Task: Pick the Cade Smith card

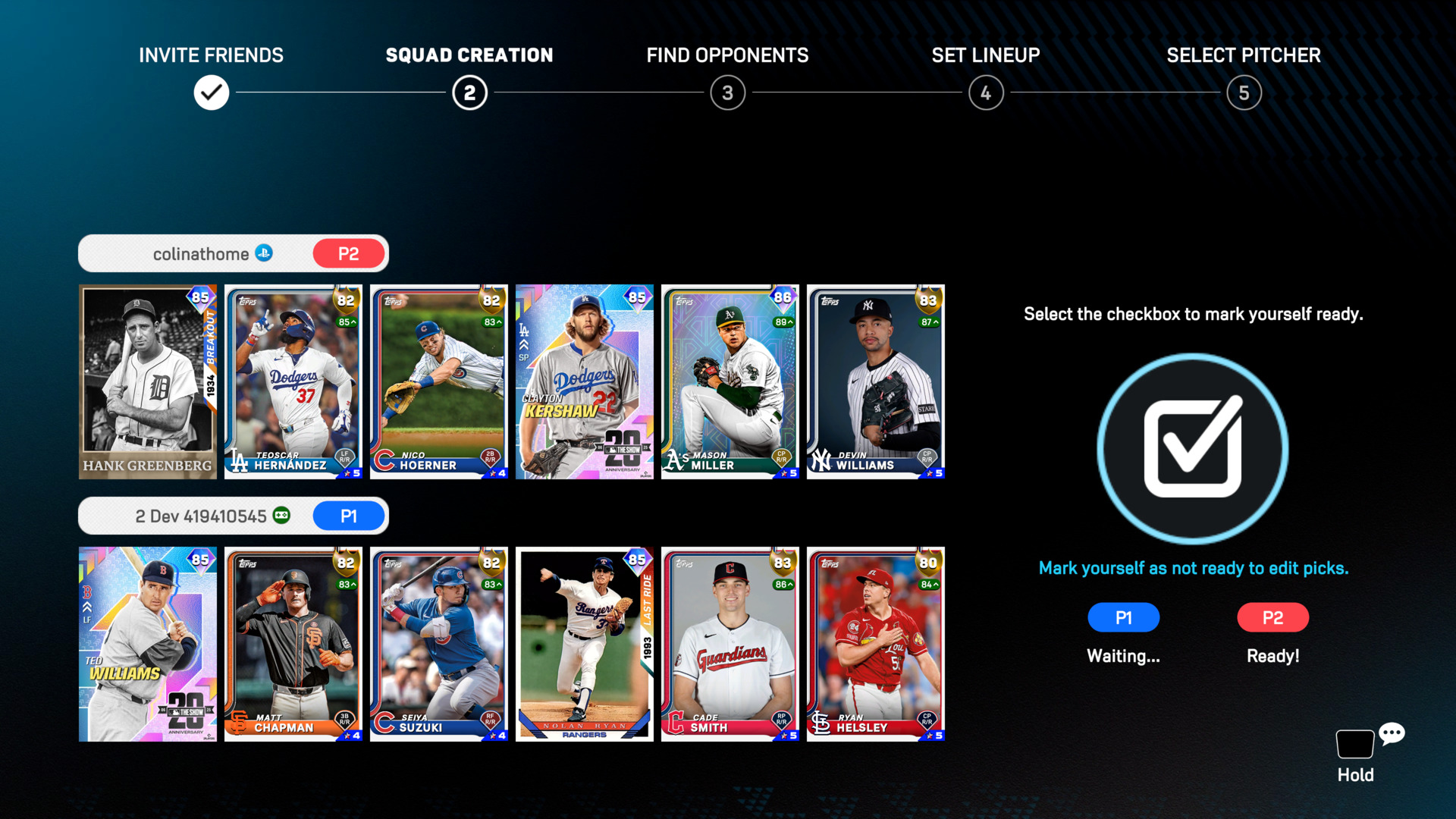Action: tap(730, 644)
